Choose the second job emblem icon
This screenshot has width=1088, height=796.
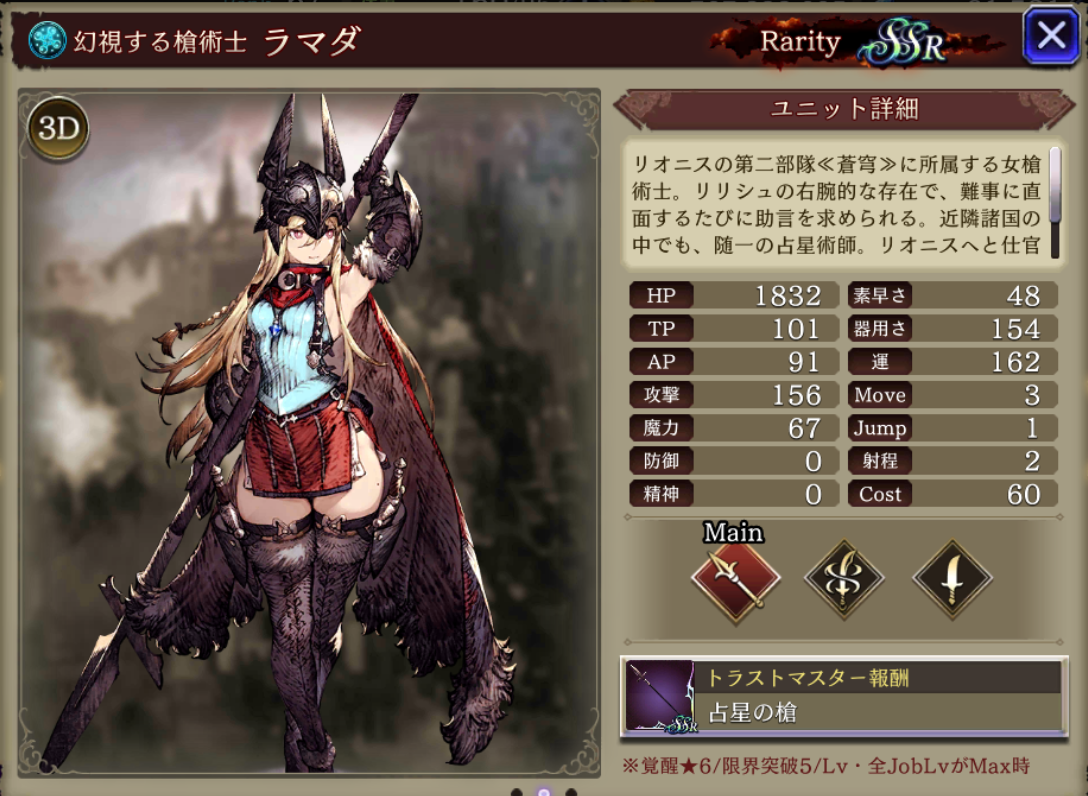(x=844, y=580)
